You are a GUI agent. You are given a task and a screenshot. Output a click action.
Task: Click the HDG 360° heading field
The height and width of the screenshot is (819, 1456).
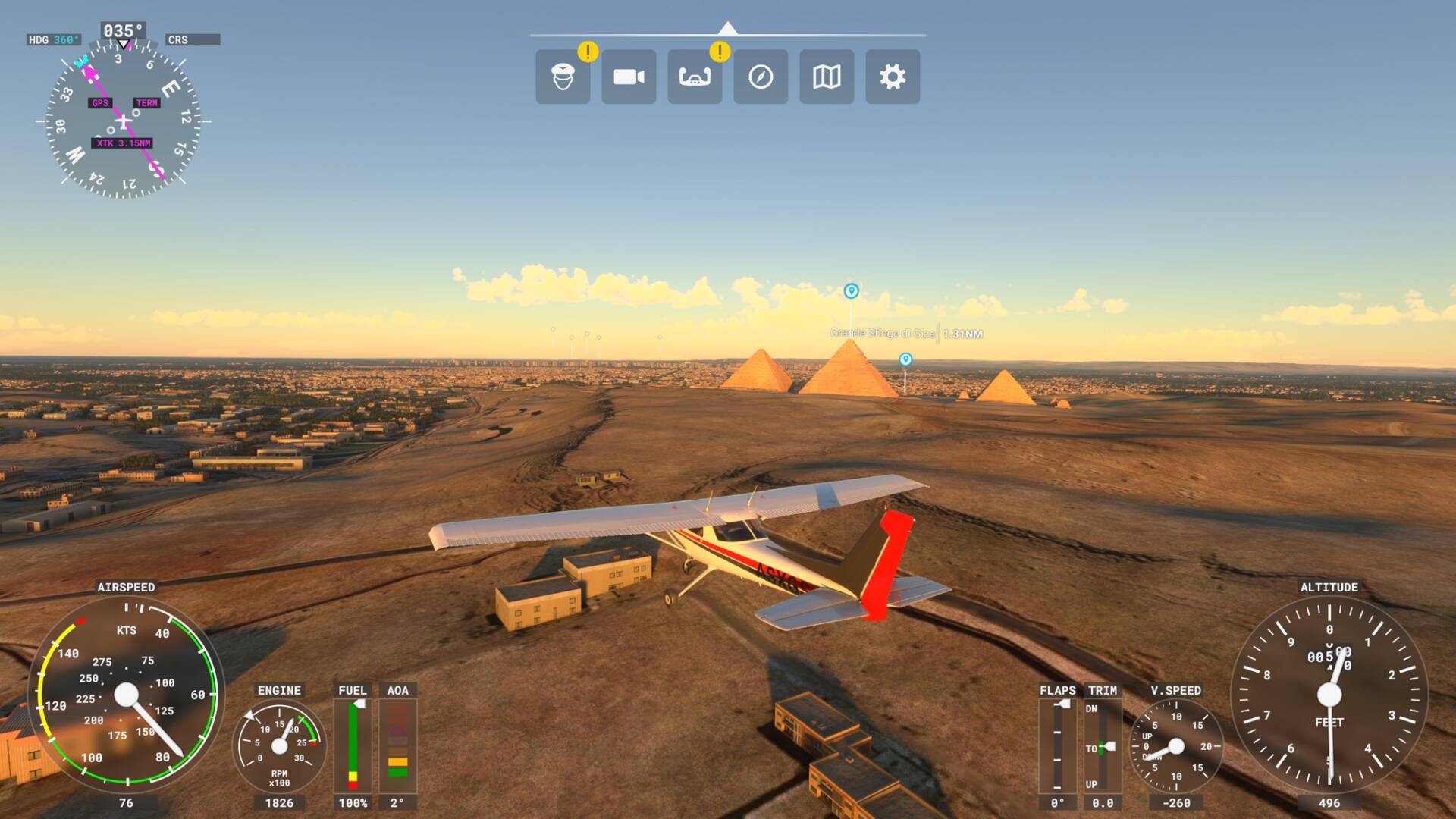(x=53, y=39)
